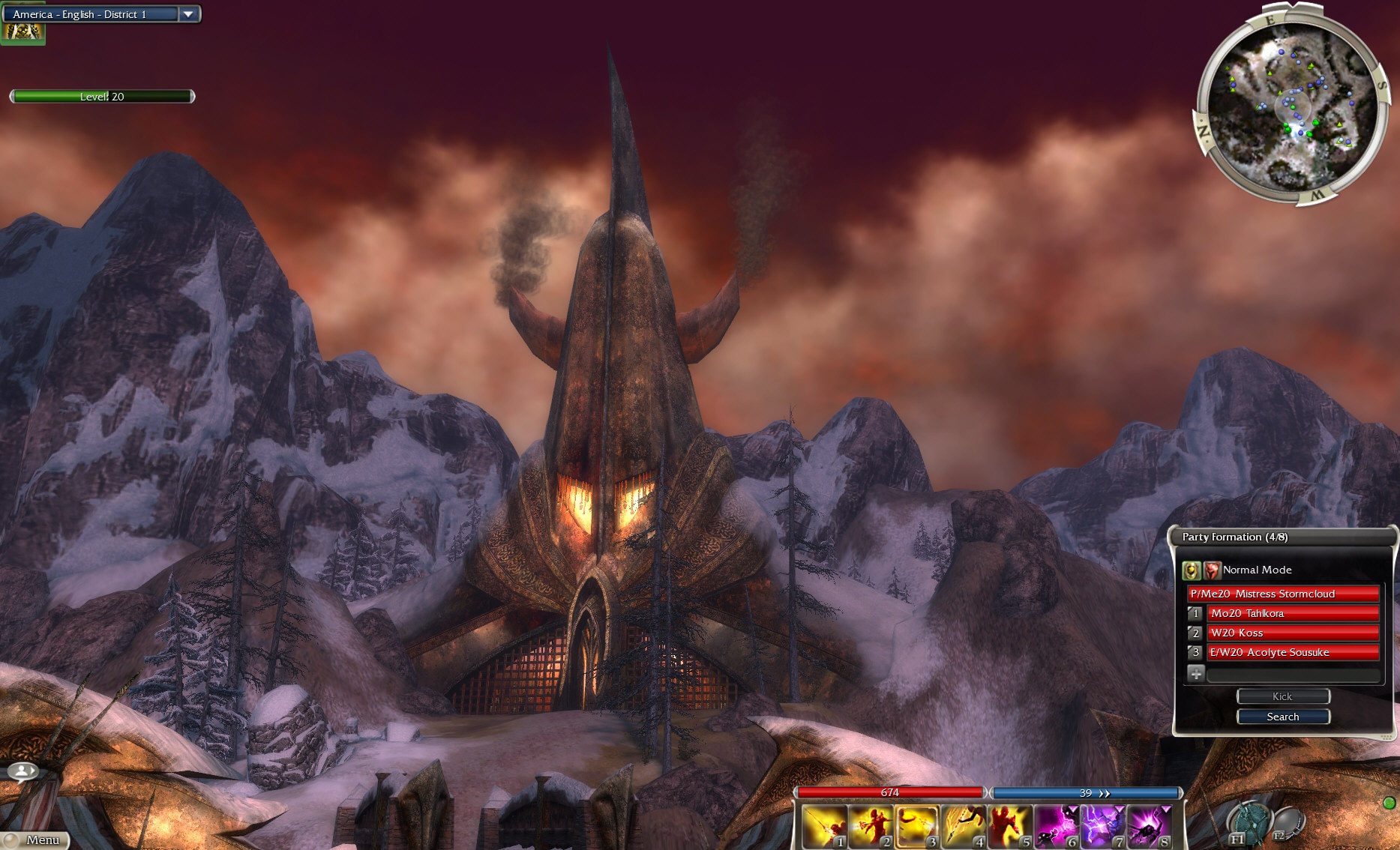Open hero panel number 1 for Tahlkora
The width and height of the screenshot is (1400, 850).
click(1195, 613)
